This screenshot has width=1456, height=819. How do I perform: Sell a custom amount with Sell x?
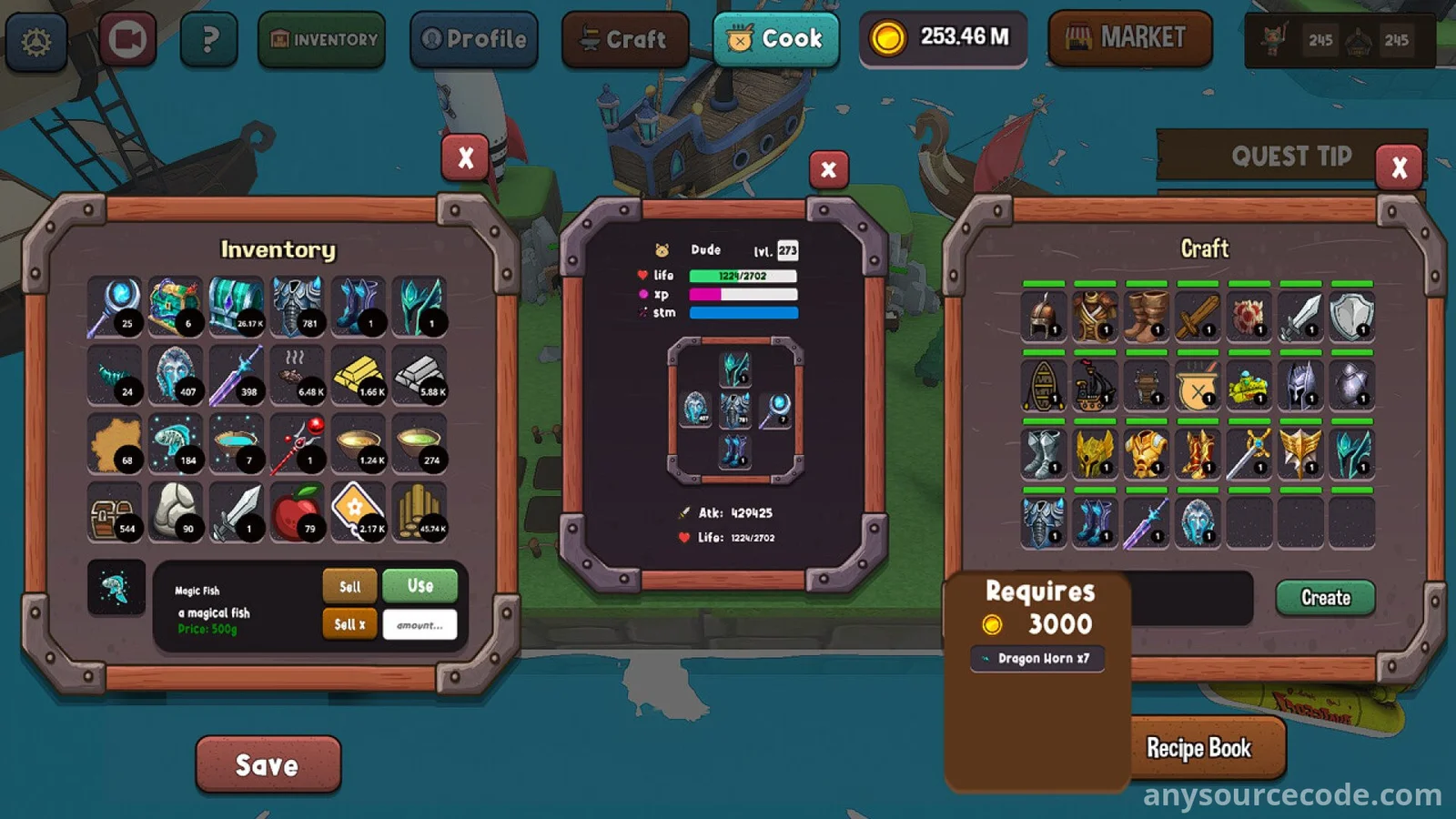point(349,624)
